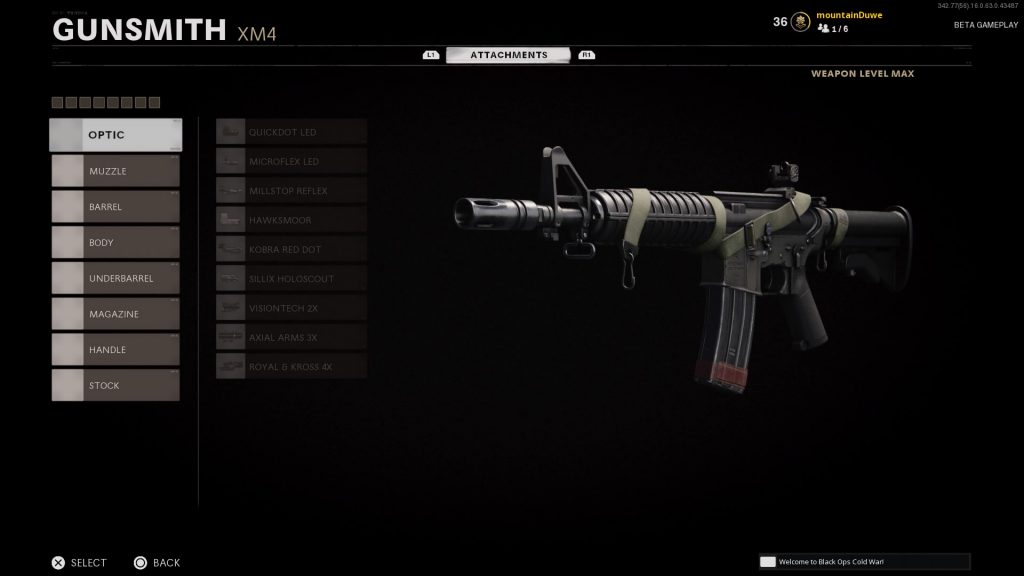Screen dimensions: 1024x576
Task: Choose the Handle attachment category
Action: point(116,350)
